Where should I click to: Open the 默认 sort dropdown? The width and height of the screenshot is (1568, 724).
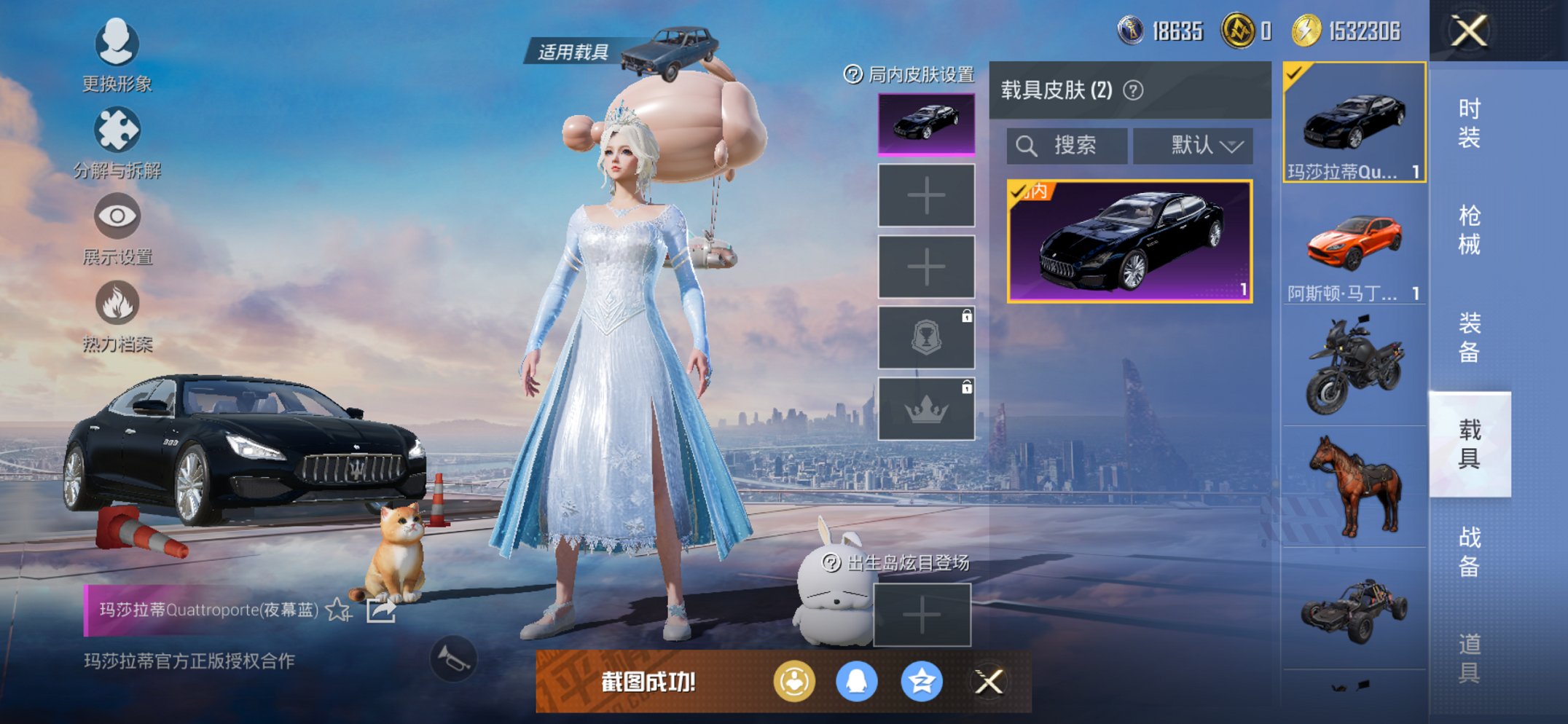pos(1193,146)
